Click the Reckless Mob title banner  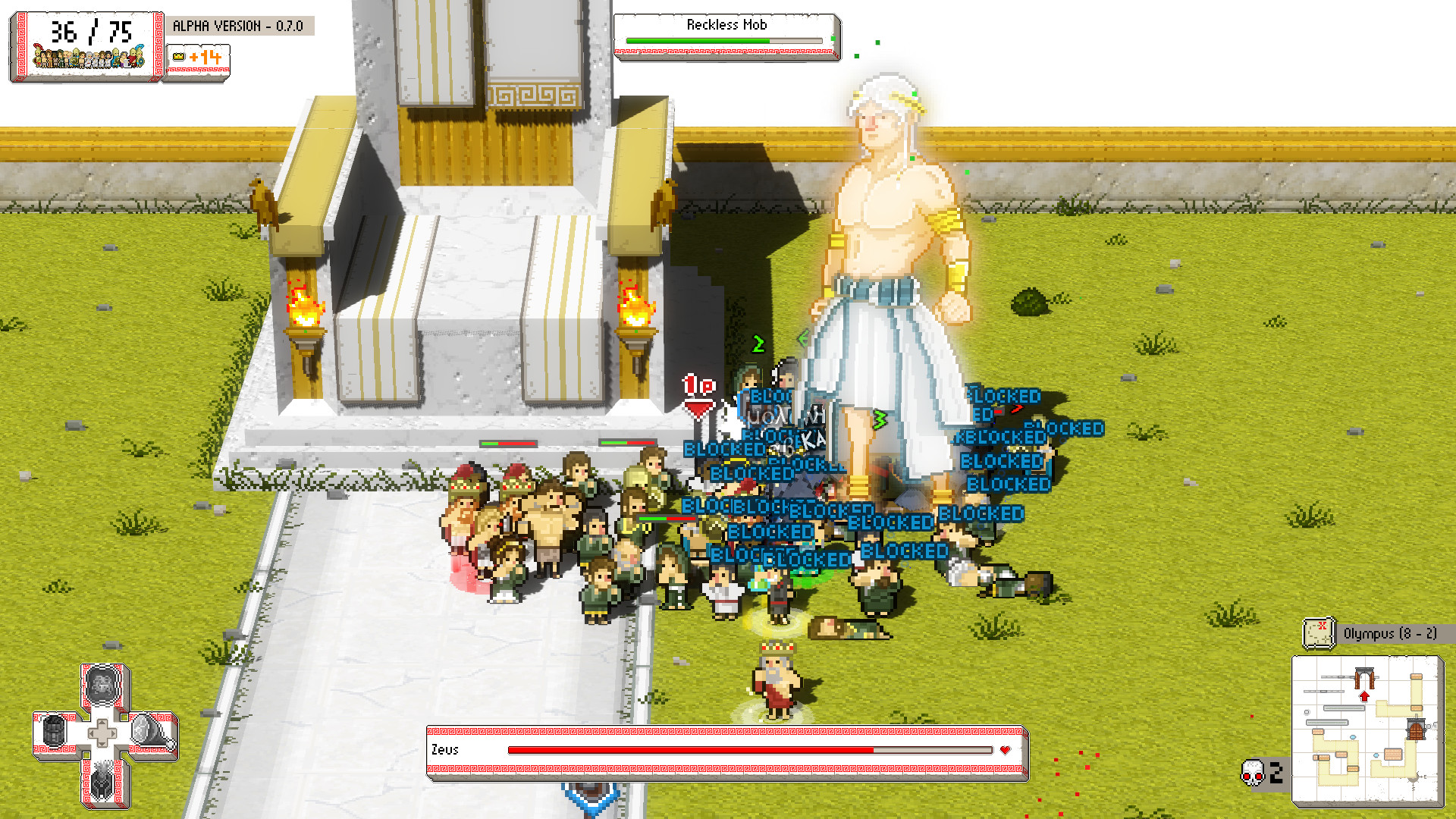pos(726,25)
